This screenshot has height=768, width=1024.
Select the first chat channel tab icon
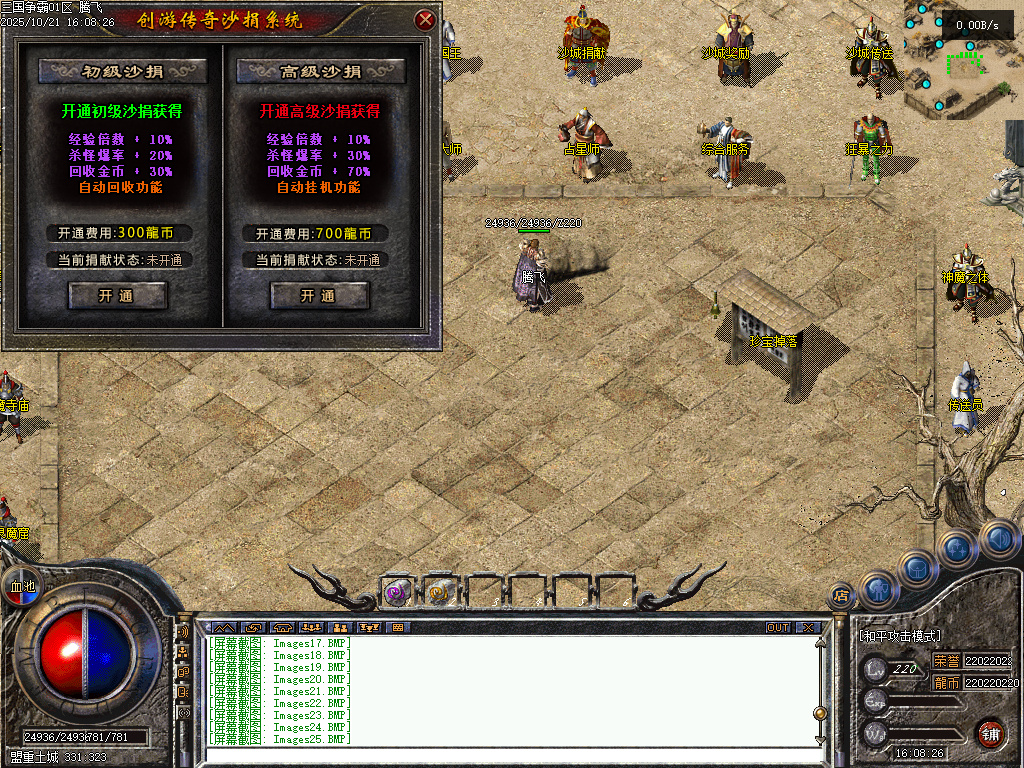pyautogui.click(x=226, y=628)
